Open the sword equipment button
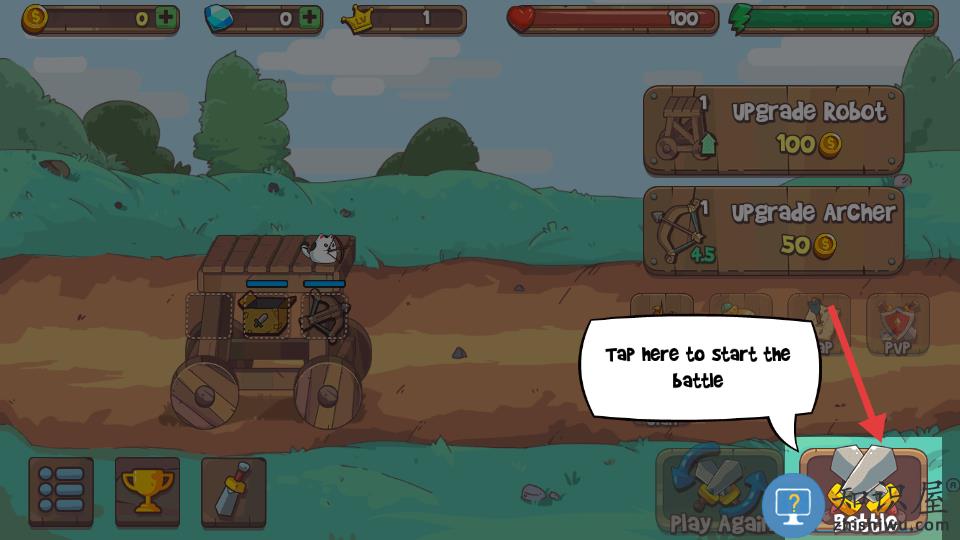Screen dimensions: 960x540 pyautogui.click(x=233, y=491)
